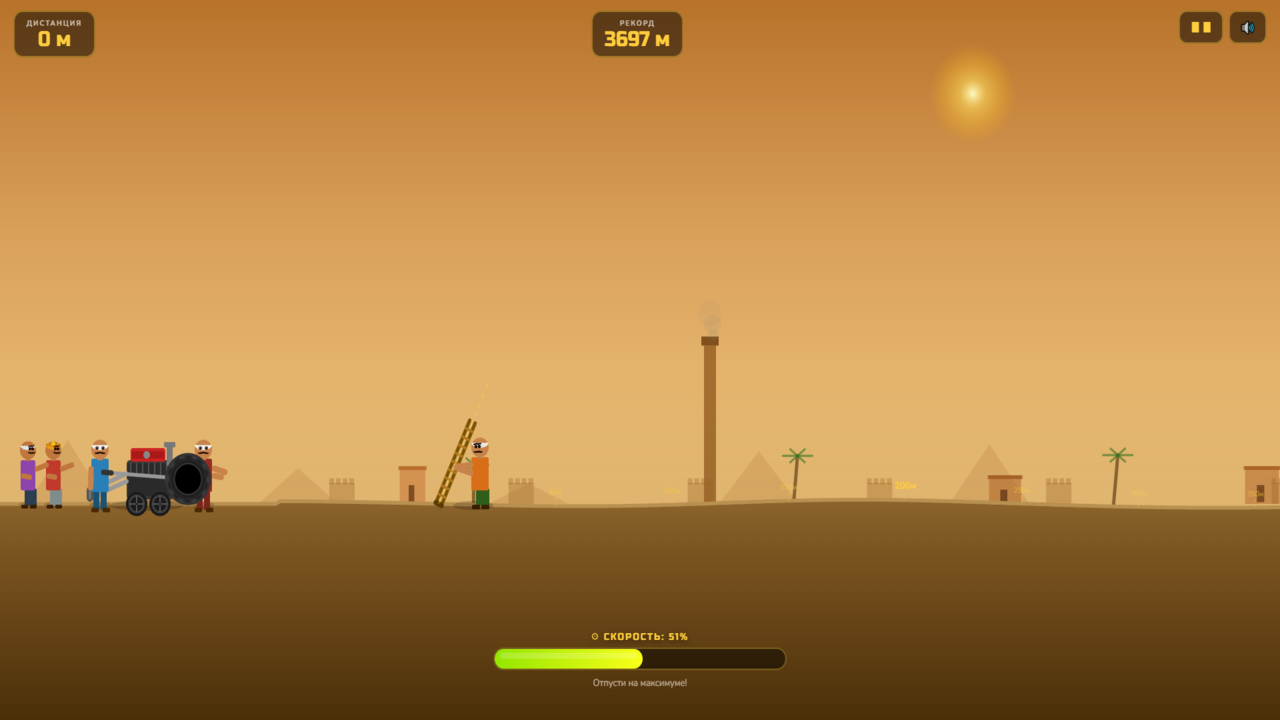Click the СКОРОСТЬ 51% label

pos(639,636)
